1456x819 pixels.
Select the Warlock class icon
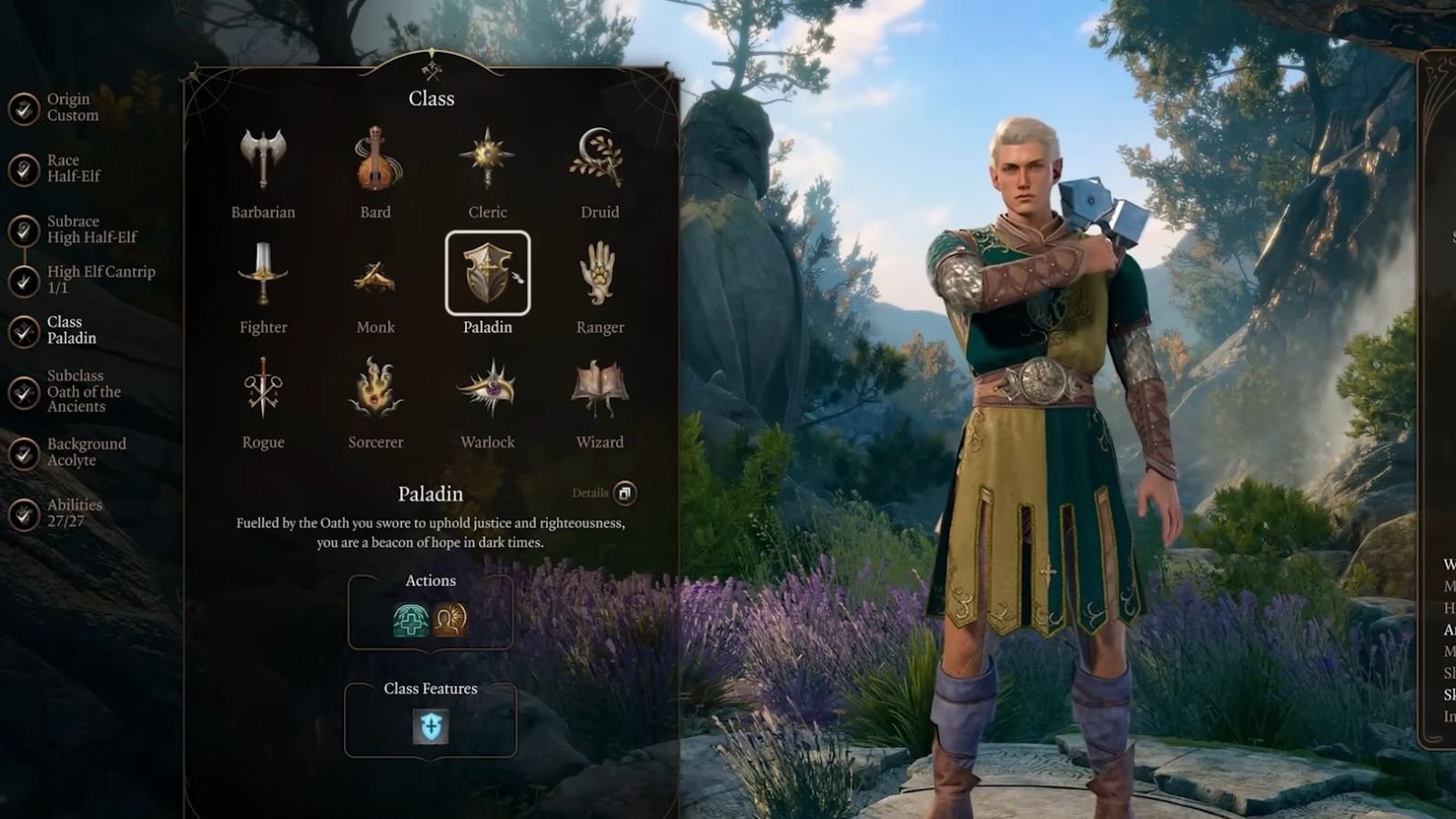(487, 389)
